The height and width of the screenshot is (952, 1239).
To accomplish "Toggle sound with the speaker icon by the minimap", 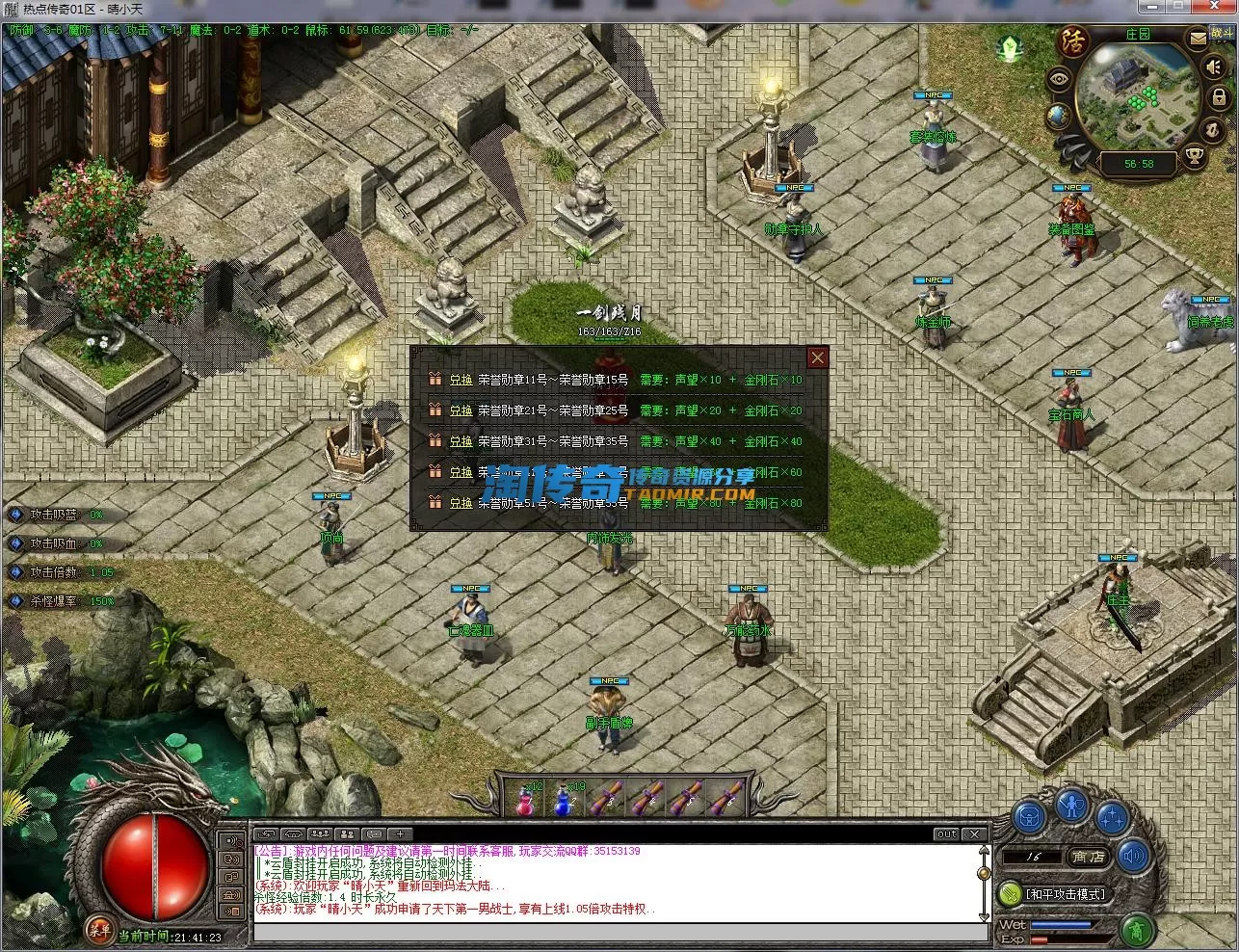I will click(1214, 67).
